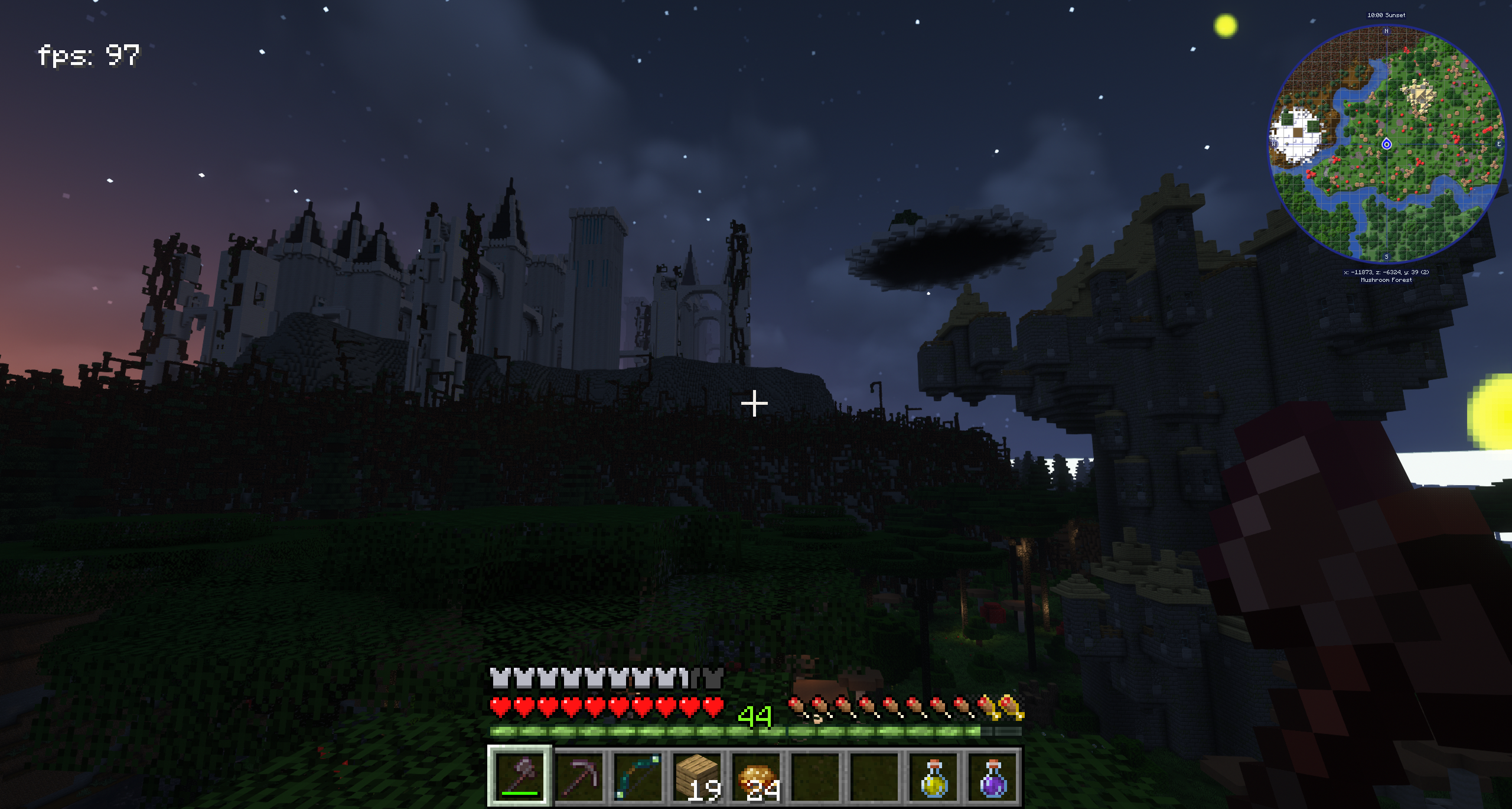The image size is (1512, 809).
Task: Click the "10:00 Sunset" time label
Action: click(1386, 15)
